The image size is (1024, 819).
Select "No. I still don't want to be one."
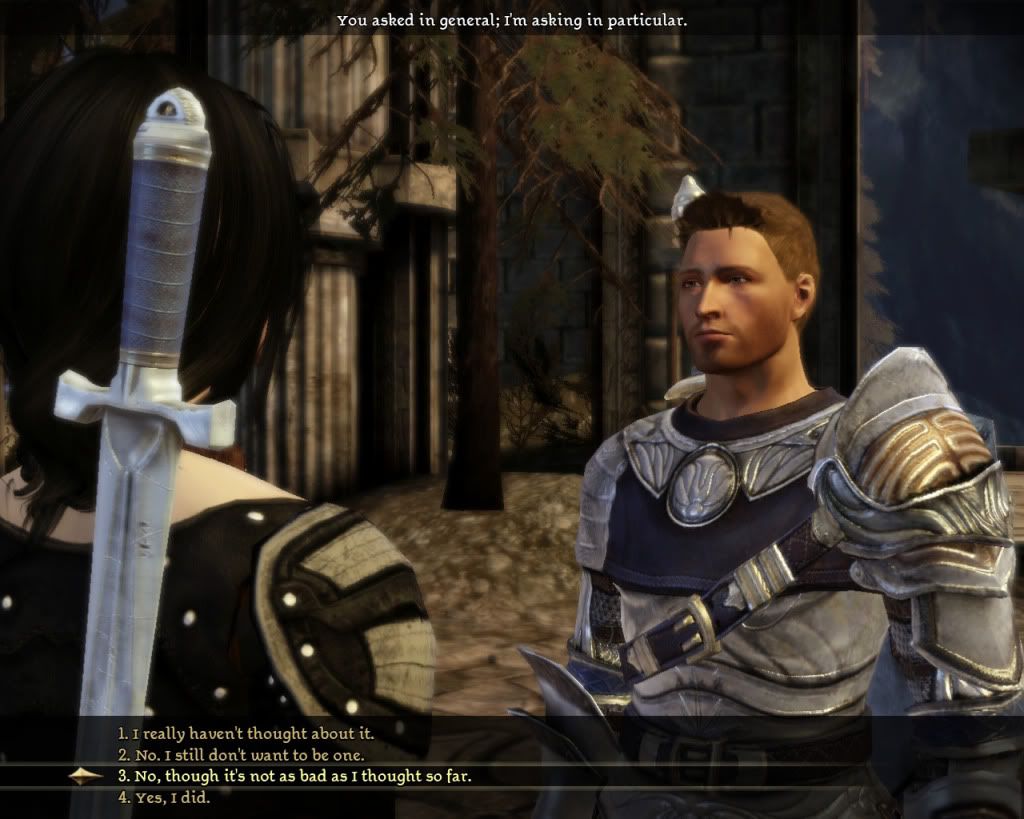(x=241, y=754)
